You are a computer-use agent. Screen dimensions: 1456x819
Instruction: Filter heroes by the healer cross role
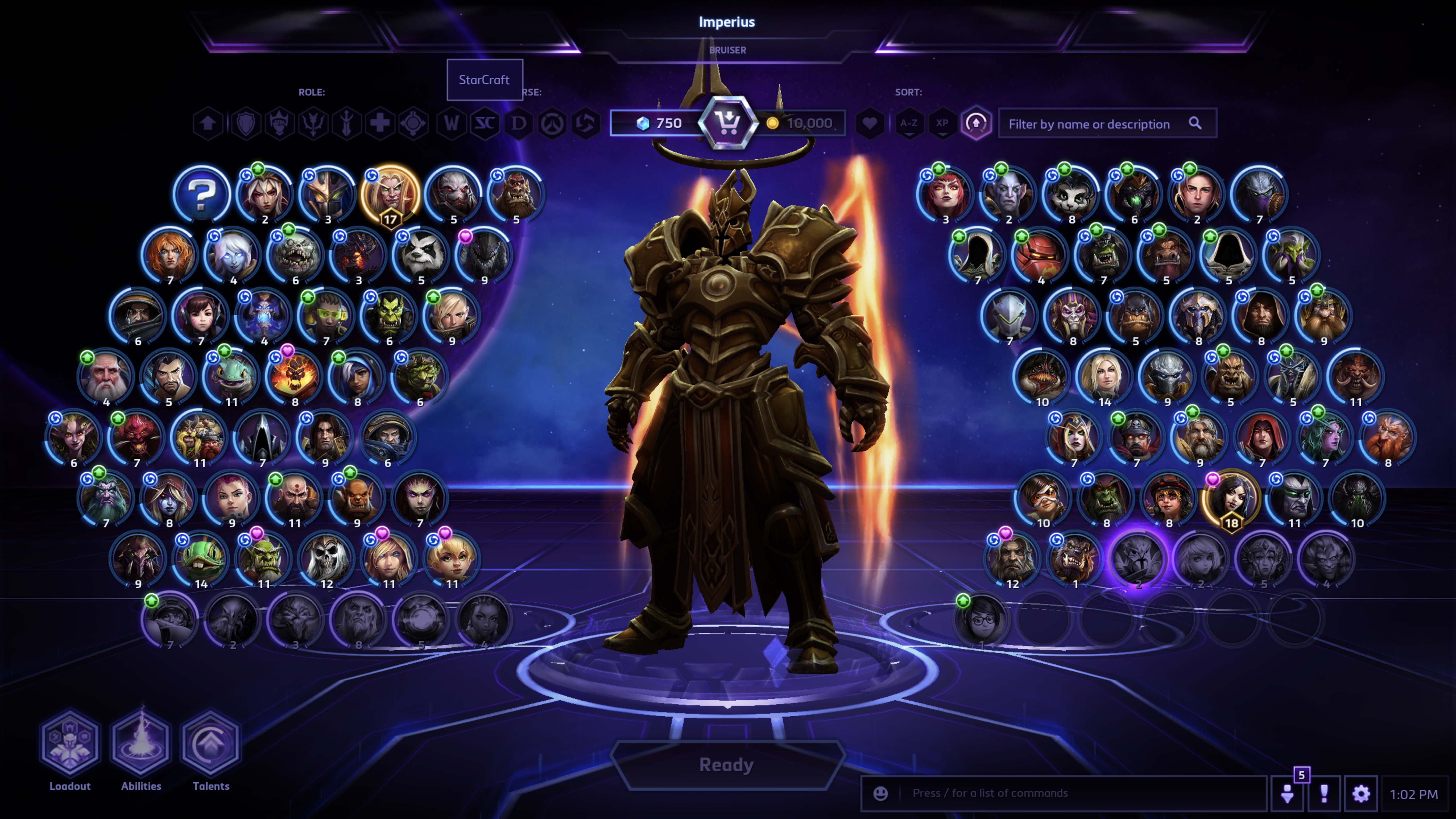(380, 123)
